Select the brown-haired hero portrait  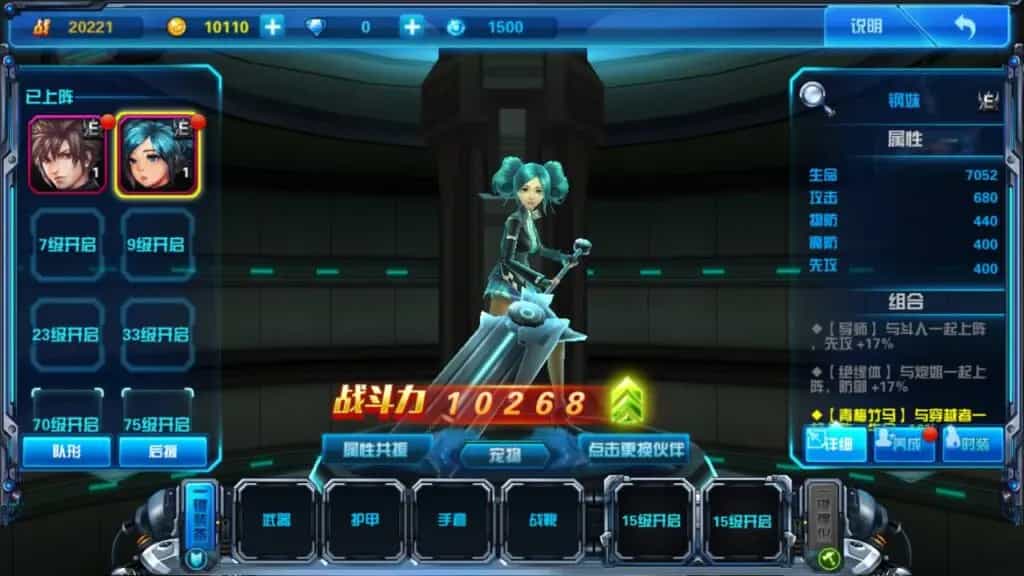point(67,154)
